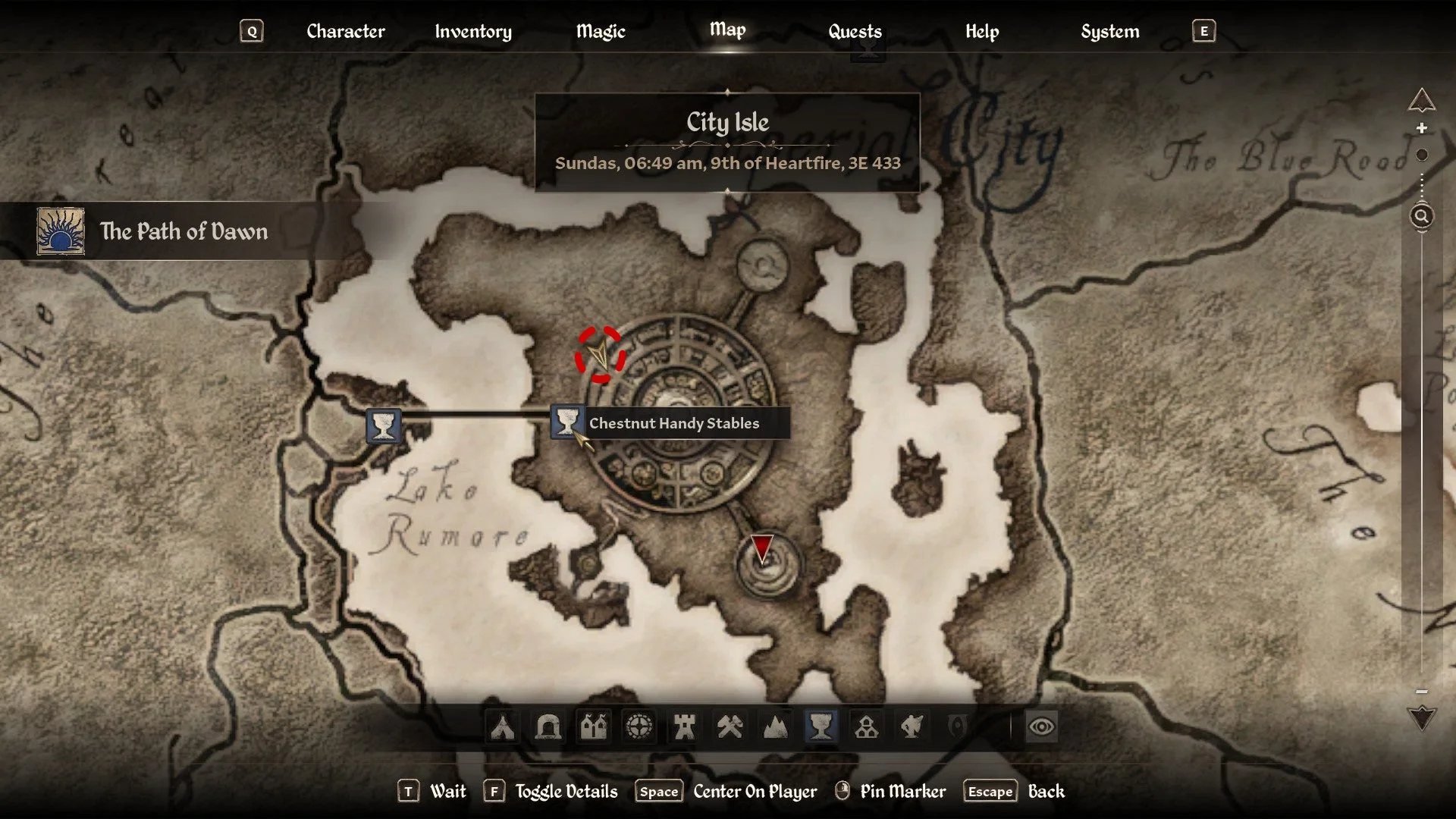This screenshot has width=1456, height=819.
Task: Toggle the highlighted chalice inn filter
Action: click(x=821, y=726)
